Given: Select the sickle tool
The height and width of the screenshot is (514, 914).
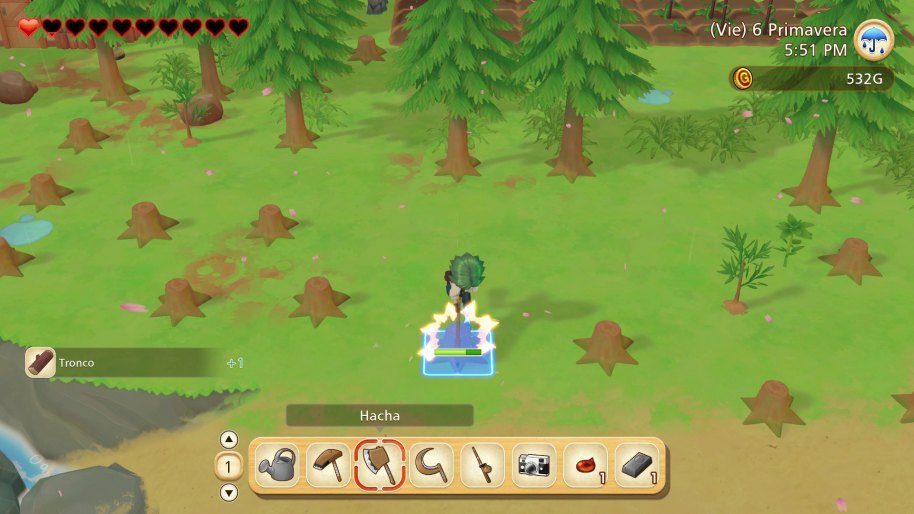Looking at the screenshot, I should click(431, 465).
